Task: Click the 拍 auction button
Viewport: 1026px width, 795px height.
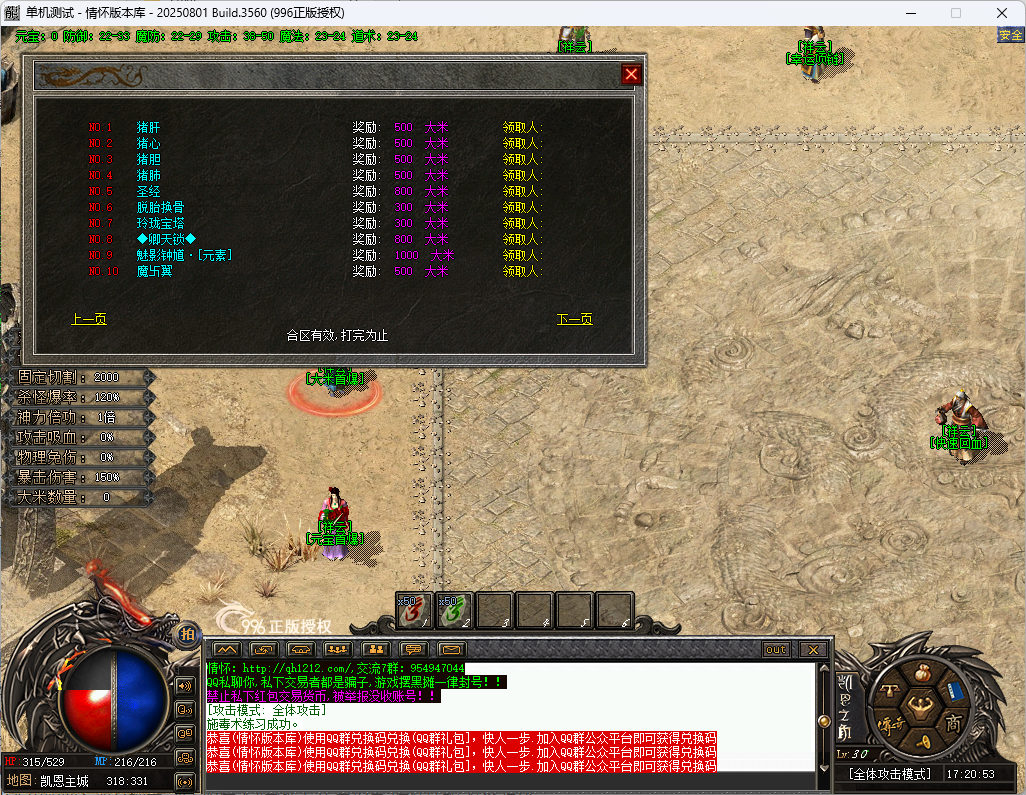Action: pyautogui.click(x=187, y=634)
